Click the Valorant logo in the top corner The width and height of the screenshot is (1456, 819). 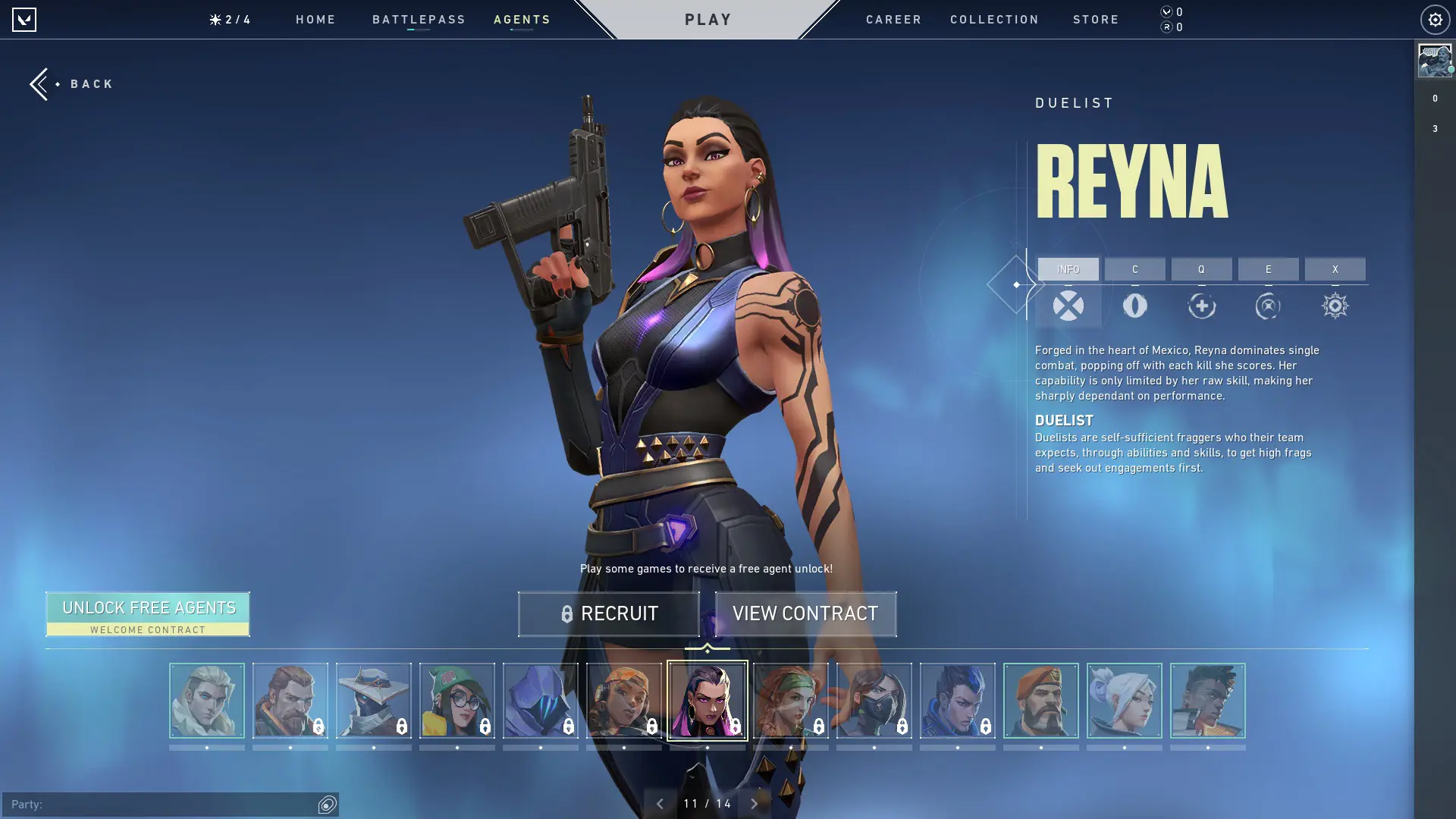coord(25,19)
